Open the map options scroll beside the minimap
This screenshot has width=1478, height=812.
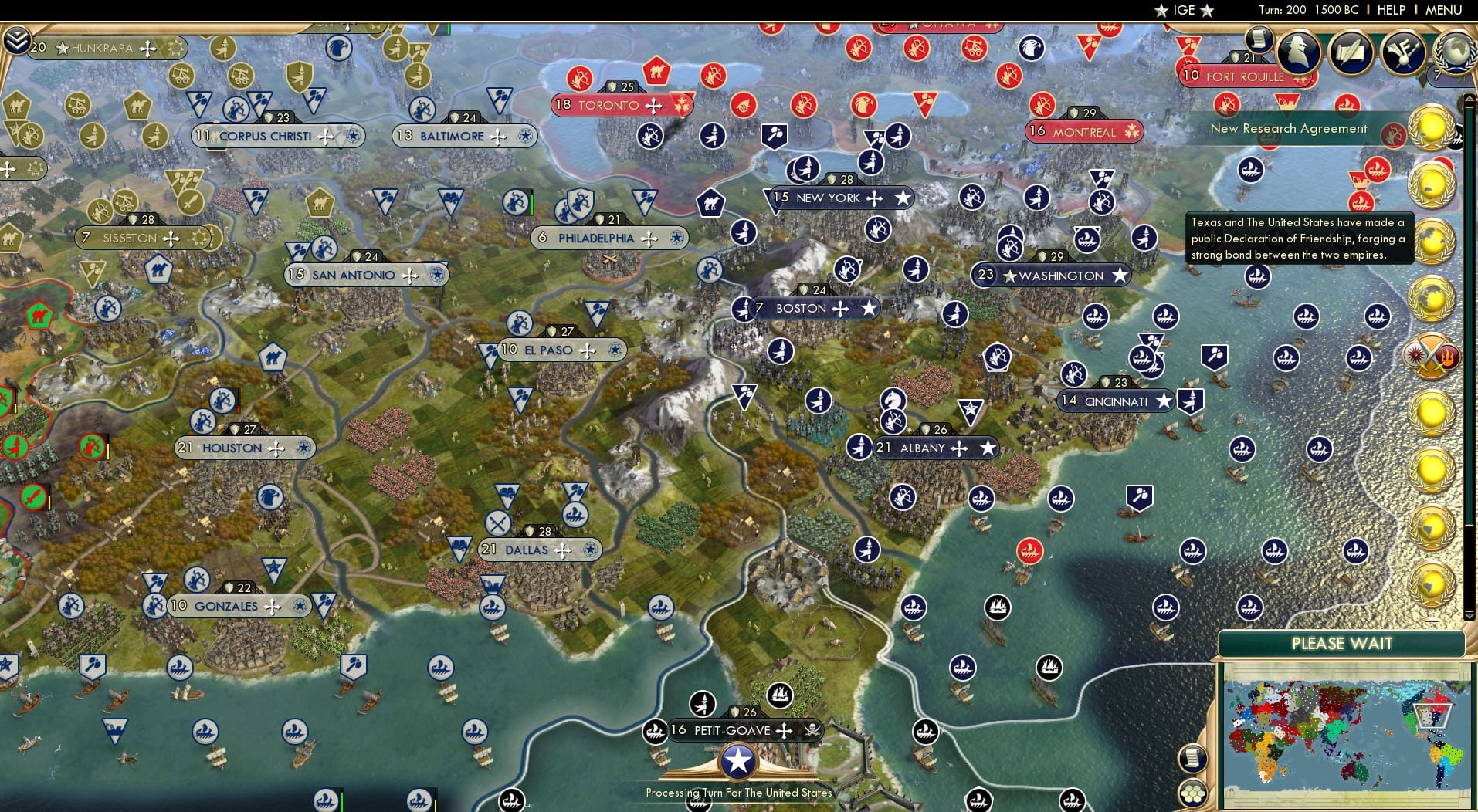click(x=1194, y=758)
